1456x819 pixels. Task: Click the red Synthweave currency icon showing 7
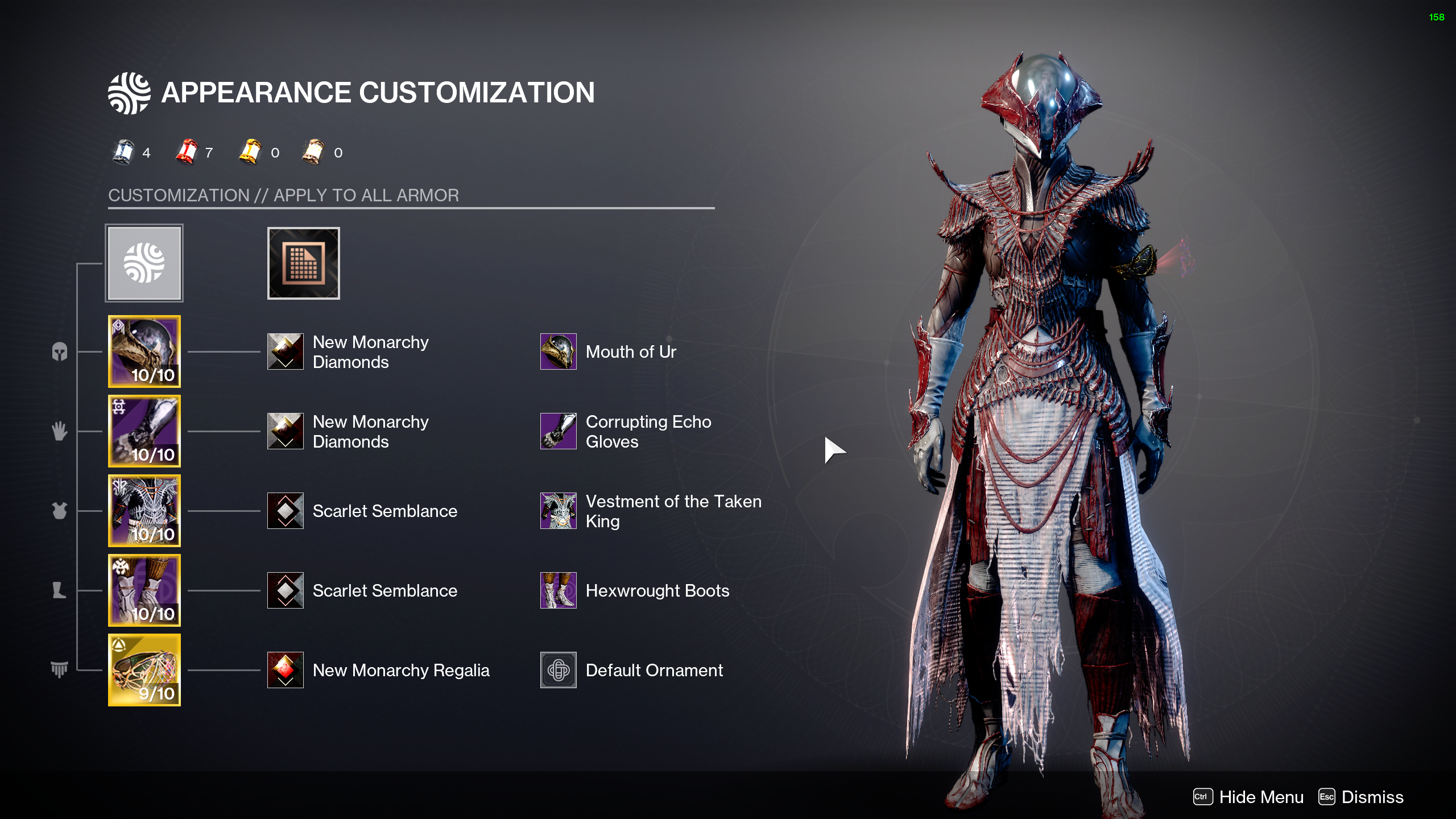(188, 152)
